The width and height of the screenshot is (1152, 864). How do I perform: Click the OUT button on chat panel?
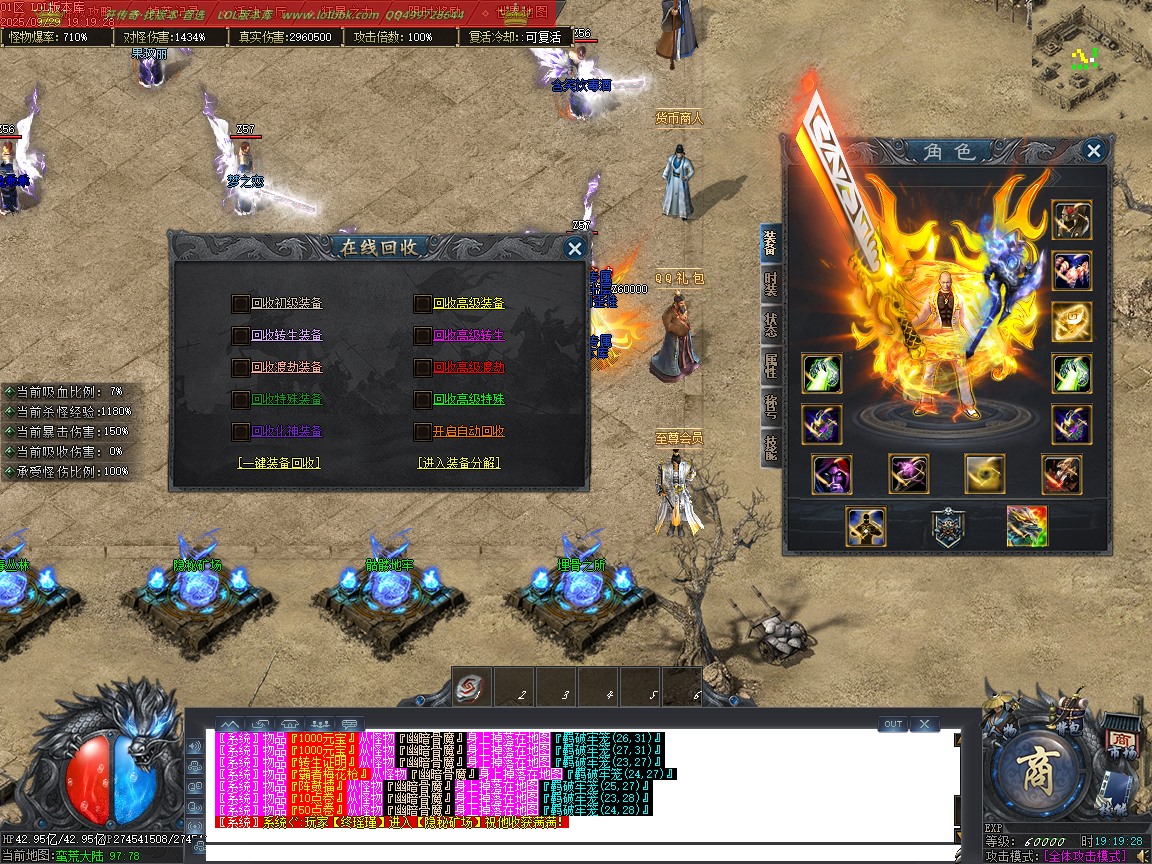893,724
